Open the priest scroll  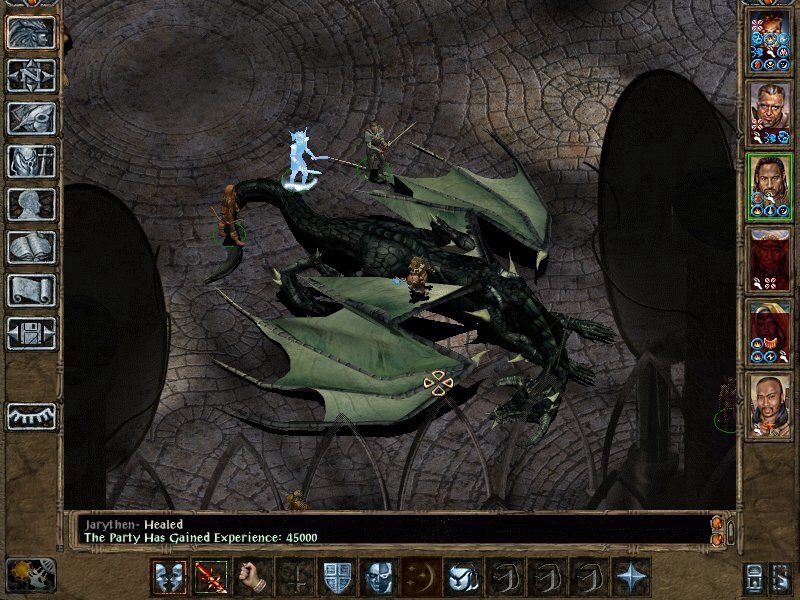32,290
